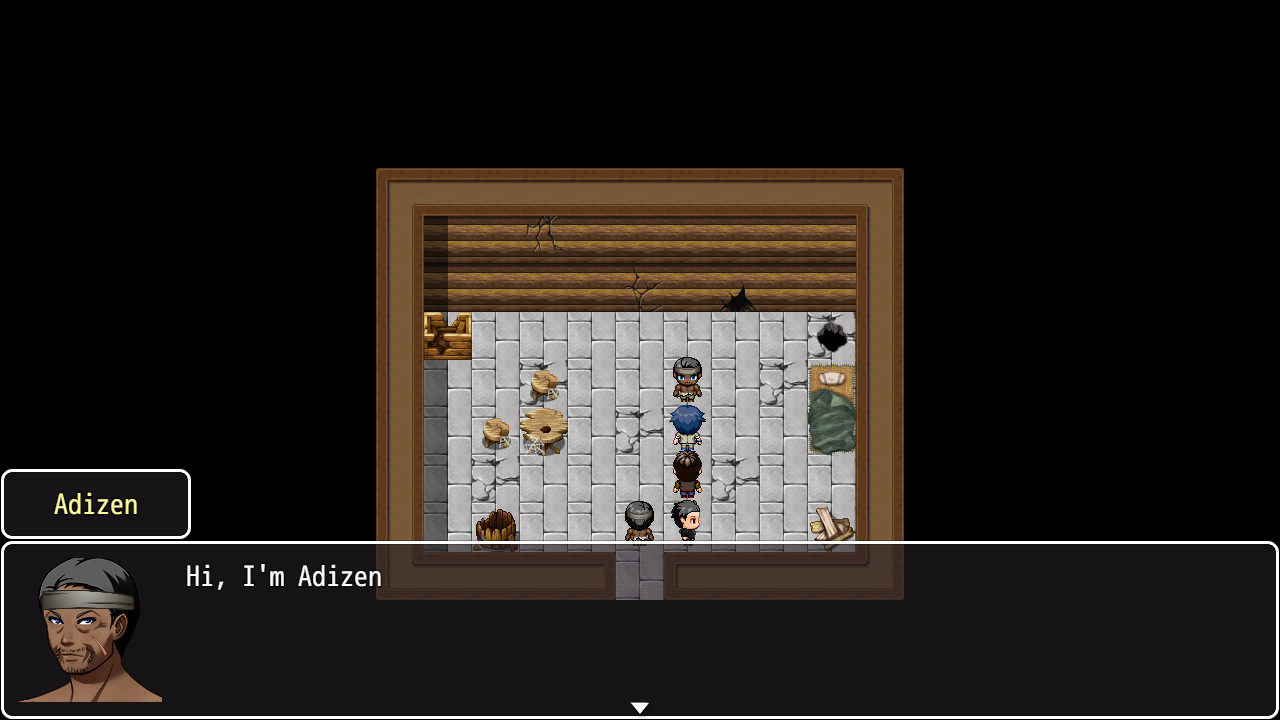
Task: Select the Adizen name plate
Action: tap(95, 503)
